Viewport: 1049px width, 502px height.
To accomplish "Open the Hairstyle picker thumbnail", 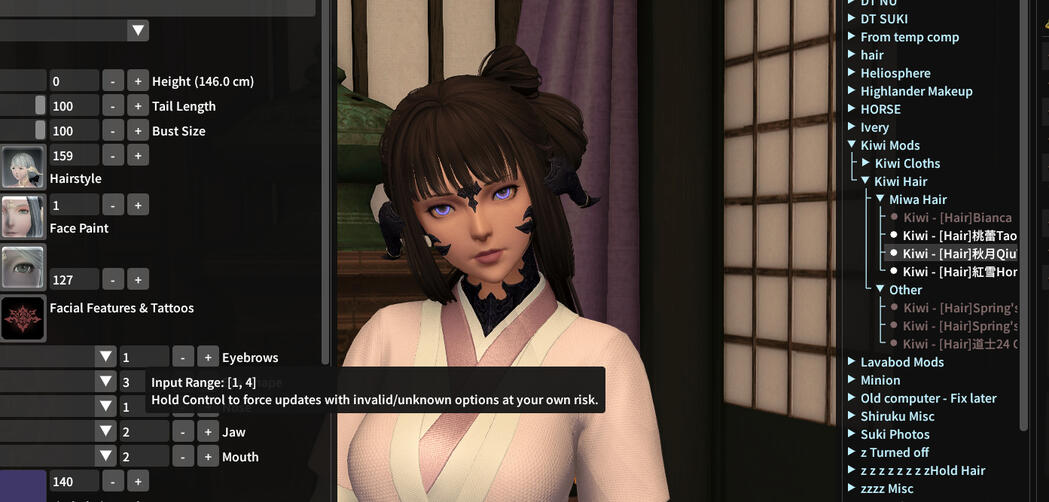I will pos(23,166).
